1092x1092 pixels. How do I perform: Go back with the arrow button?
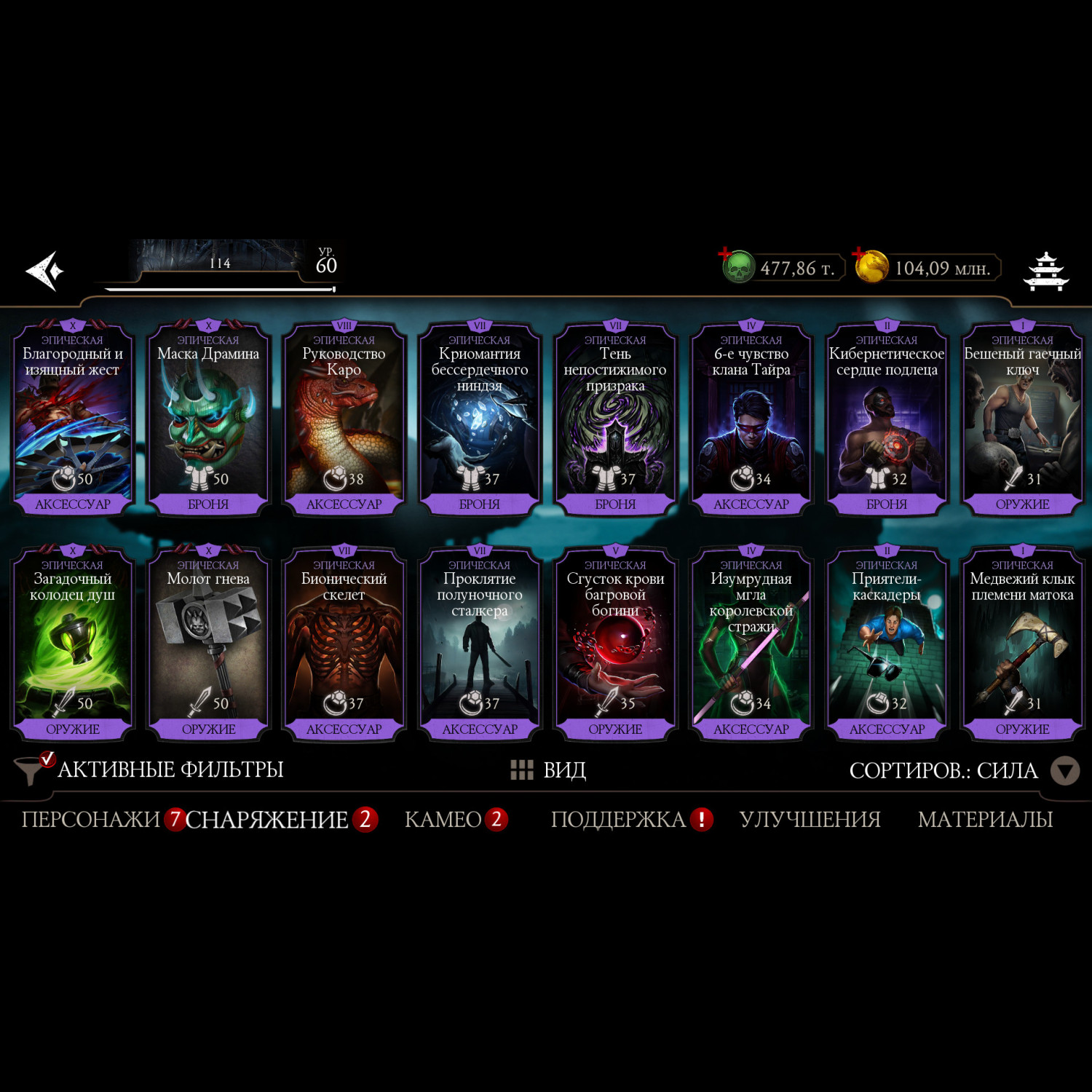[x=45, y=271]
